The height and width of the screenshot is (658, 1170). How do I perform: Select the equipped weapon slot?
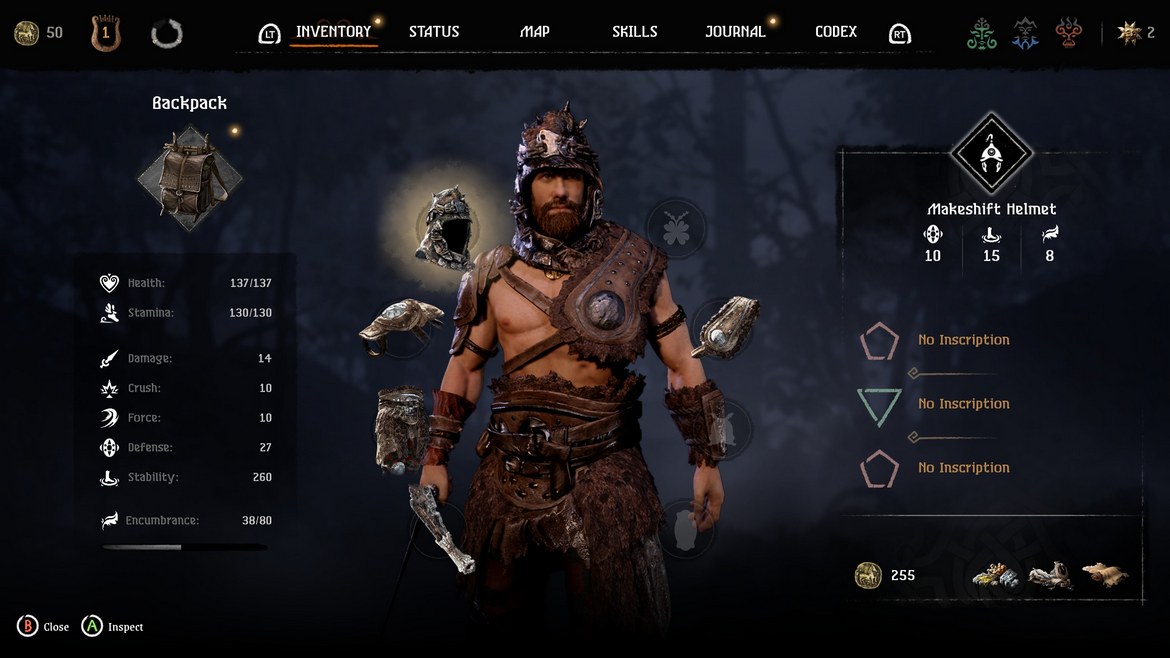tap(441, 525)
